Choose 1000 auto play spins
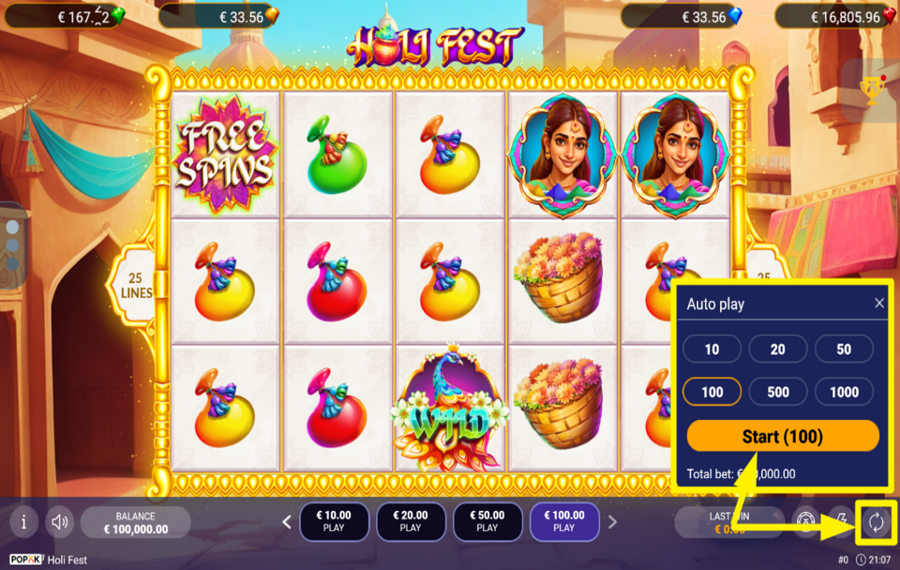This screenshot has height=570, width=900. [x=844, y=392]
